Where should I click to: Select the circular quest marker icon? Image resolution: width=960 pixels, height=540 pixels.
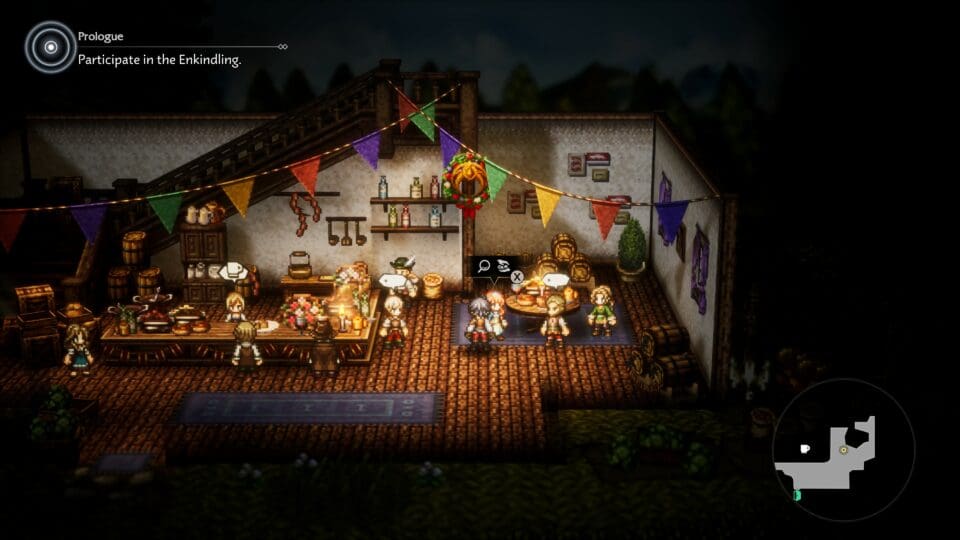50,47
